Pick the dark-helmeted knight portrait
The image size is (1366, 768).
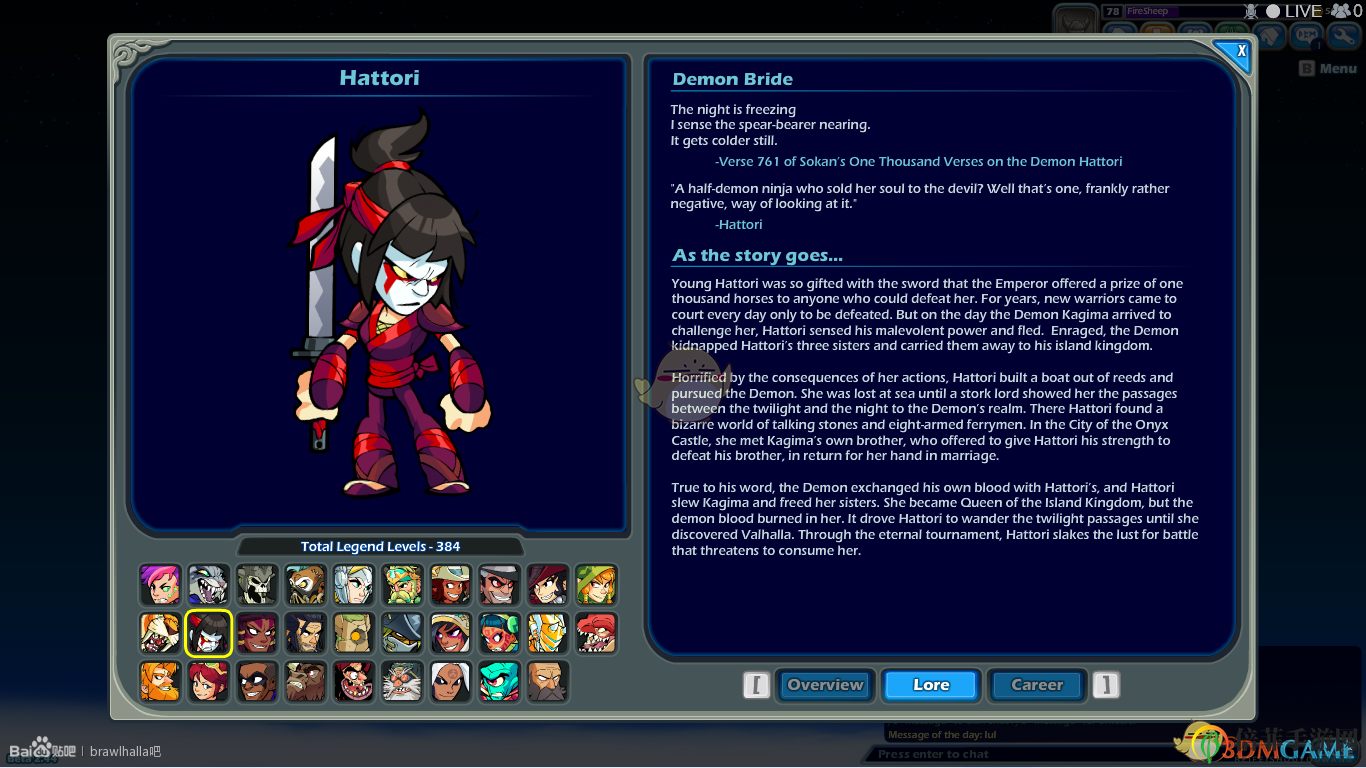(x=402, y=633)
